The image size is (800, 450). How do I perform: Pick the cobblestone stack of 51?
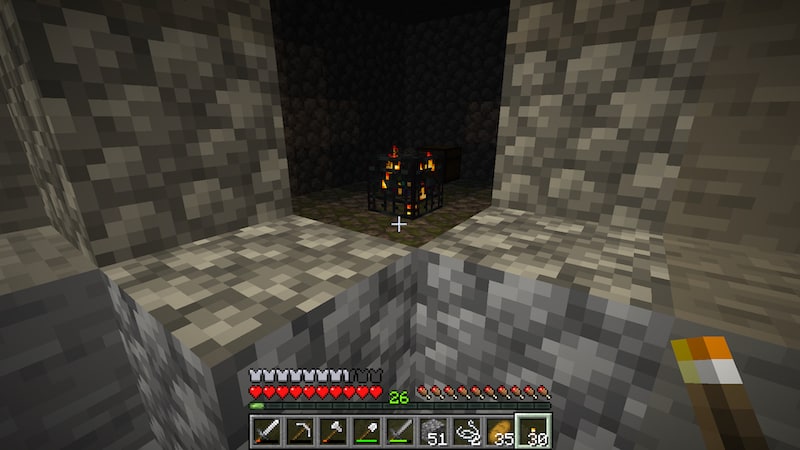pos(432,431)
